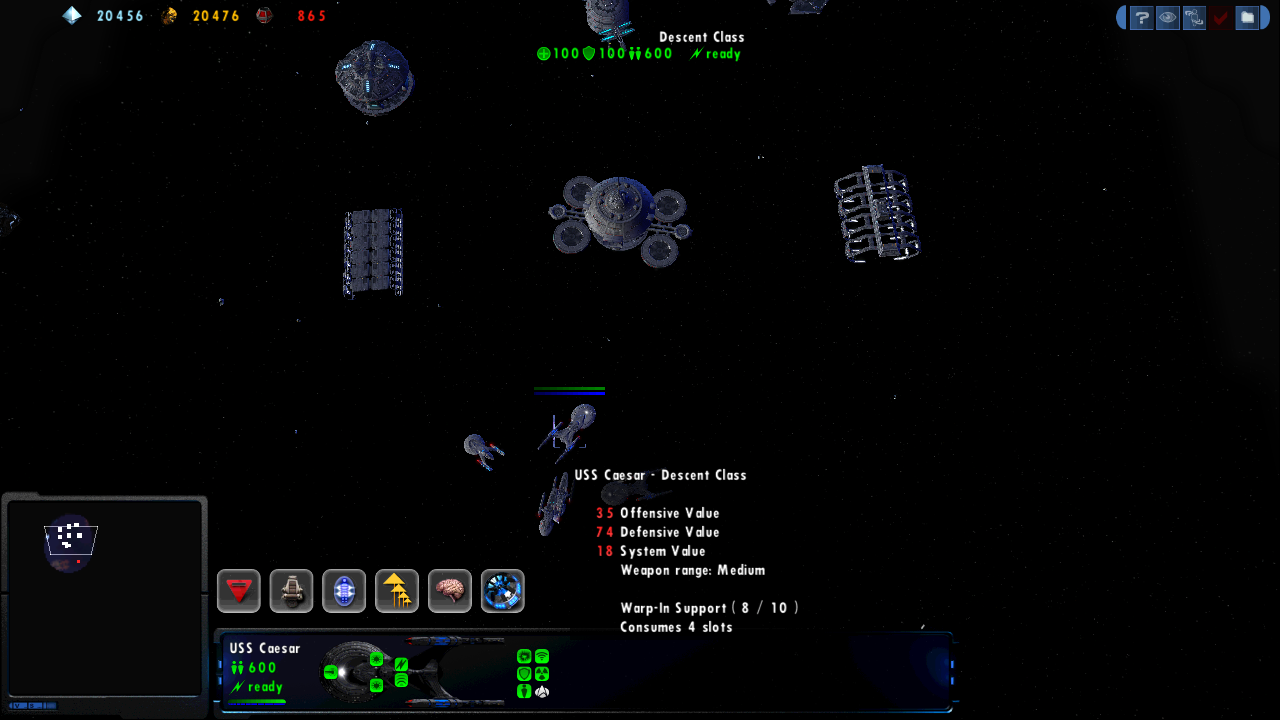Open the folder menu button
1280x720 pixels.
coord(1246,18)
